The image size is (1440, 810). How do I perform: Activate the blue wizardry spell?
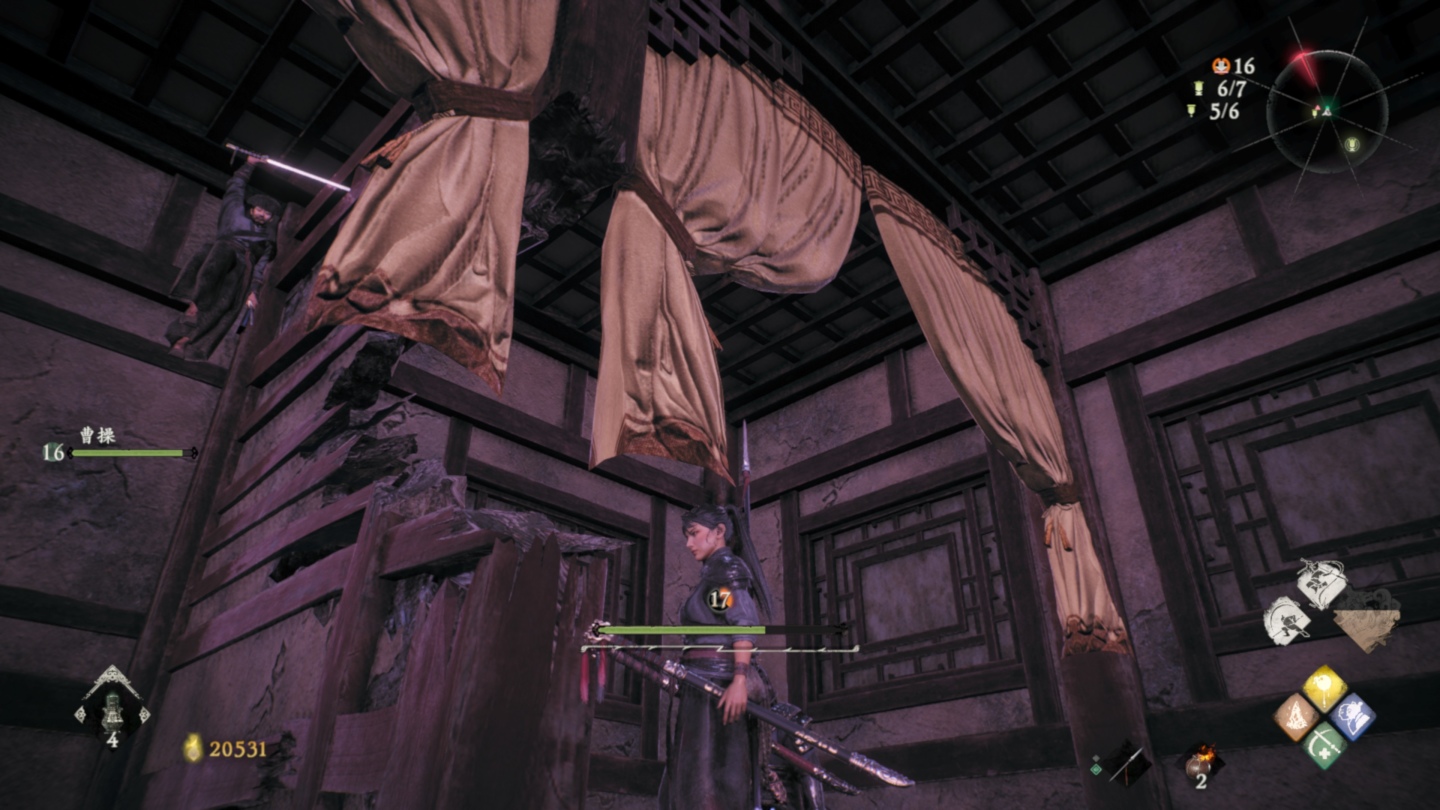[1352, 717]
